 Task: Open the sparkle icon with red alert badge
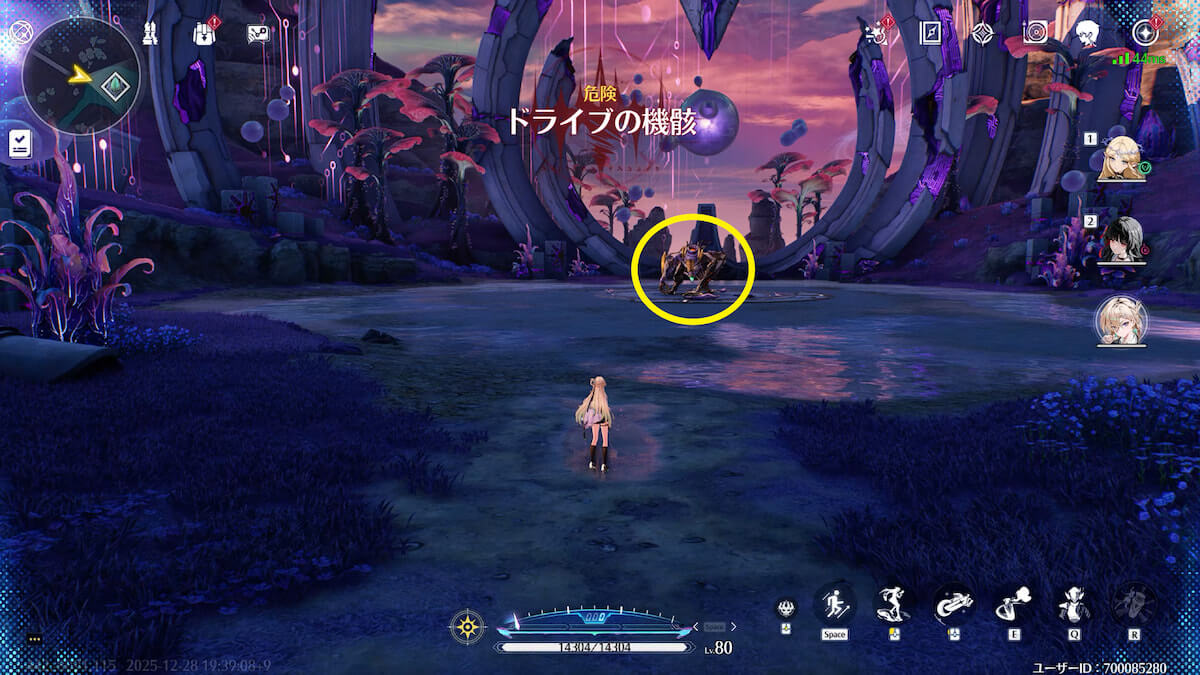click(x=877, y=33)
